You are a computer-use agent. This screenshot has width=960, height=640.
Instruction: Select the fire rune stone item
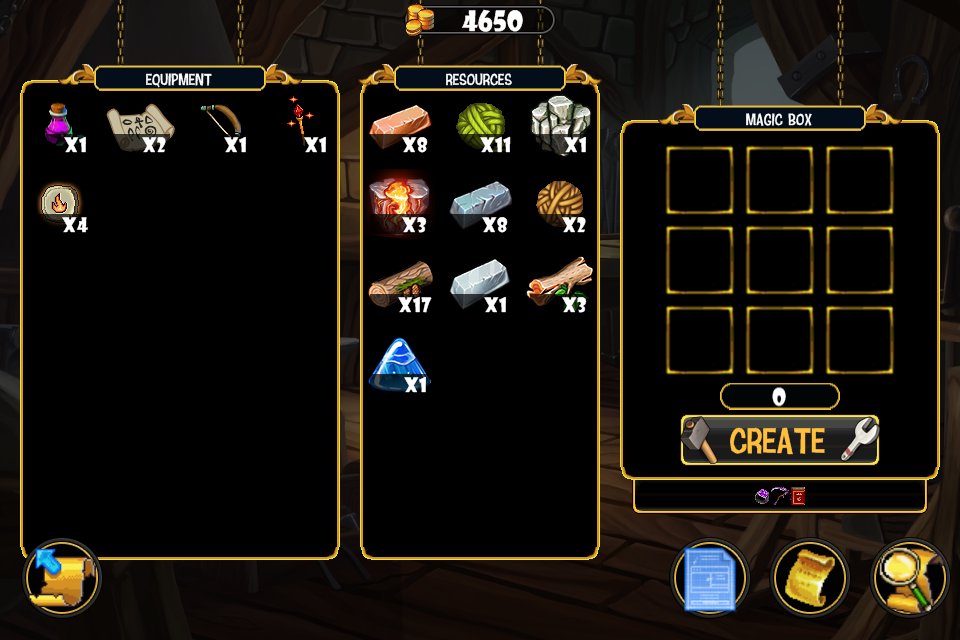[58, 203]
